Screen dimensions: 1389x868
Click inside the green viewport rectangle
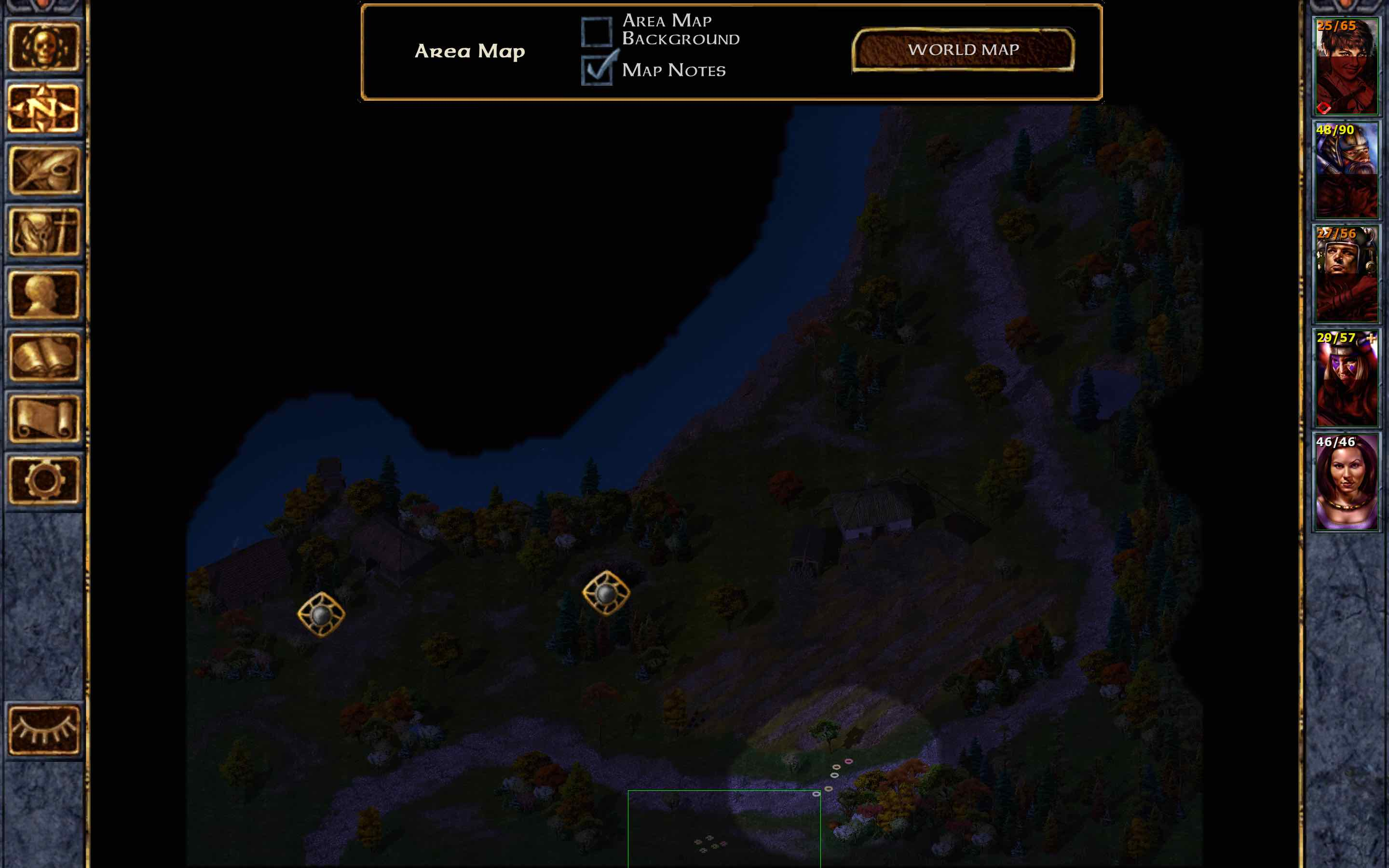click(x=723, y=832)
